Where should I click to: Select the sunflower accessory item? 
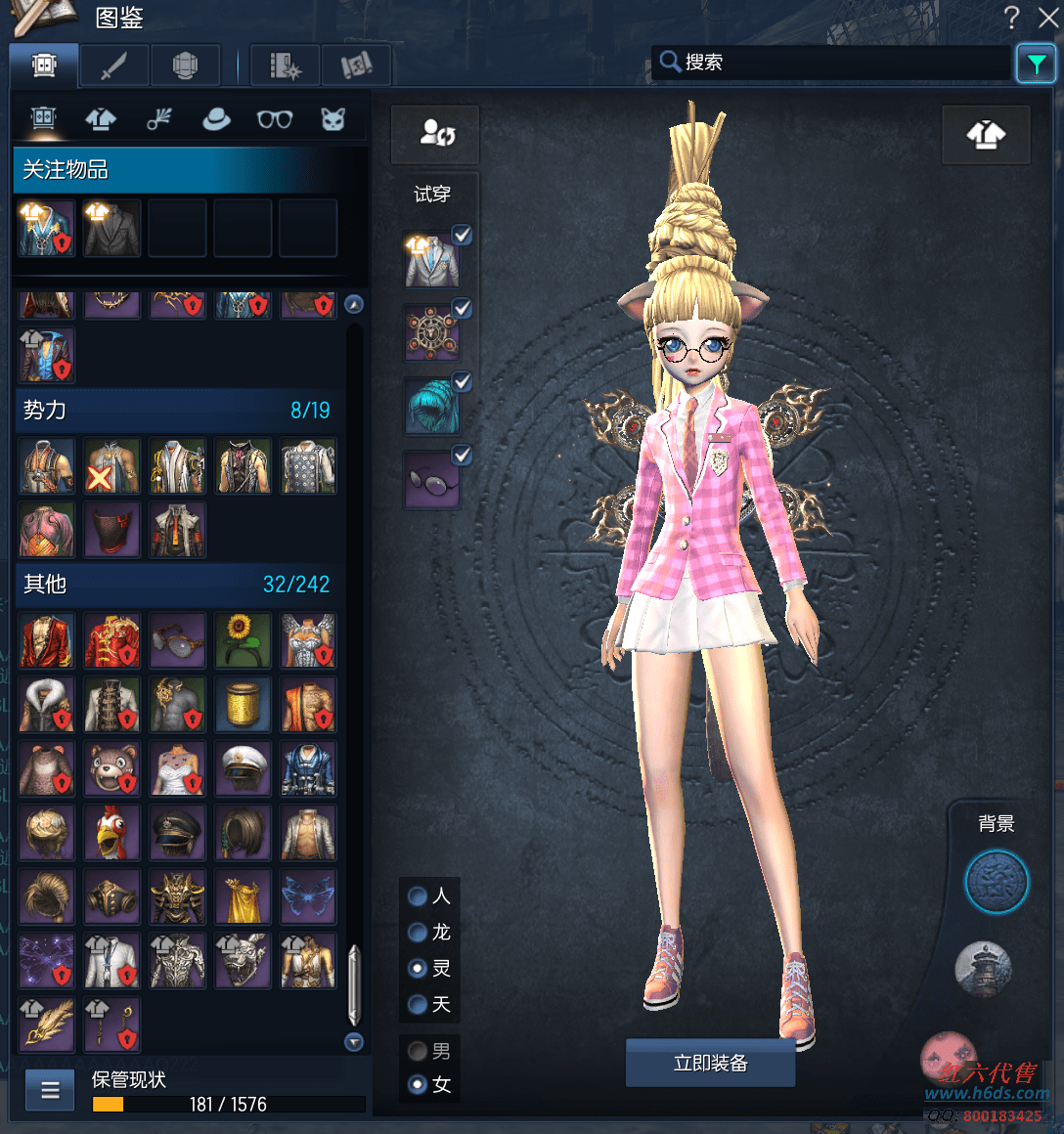pyautogui.click(x=243, y=639)
